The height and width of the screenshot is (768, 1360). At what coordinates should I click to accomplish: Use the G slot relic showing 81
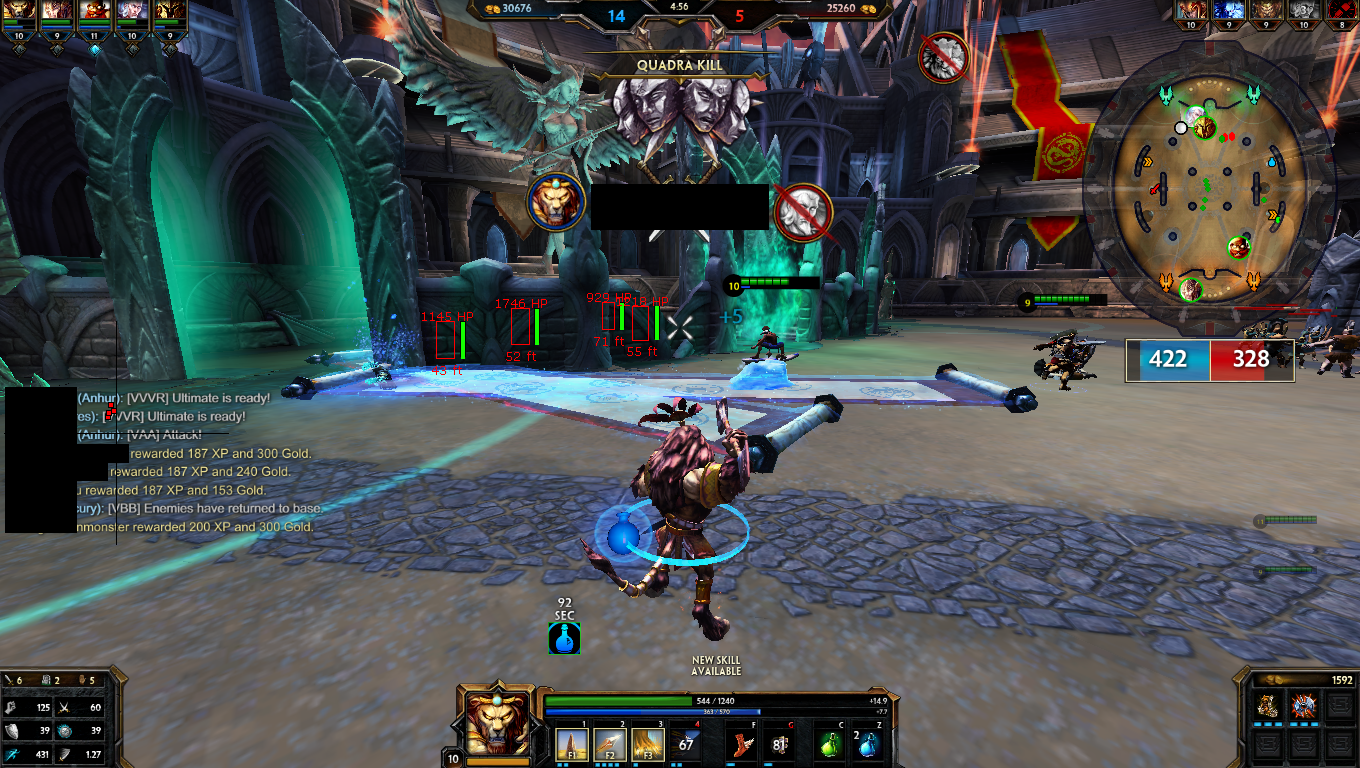[x=781, y=743]
